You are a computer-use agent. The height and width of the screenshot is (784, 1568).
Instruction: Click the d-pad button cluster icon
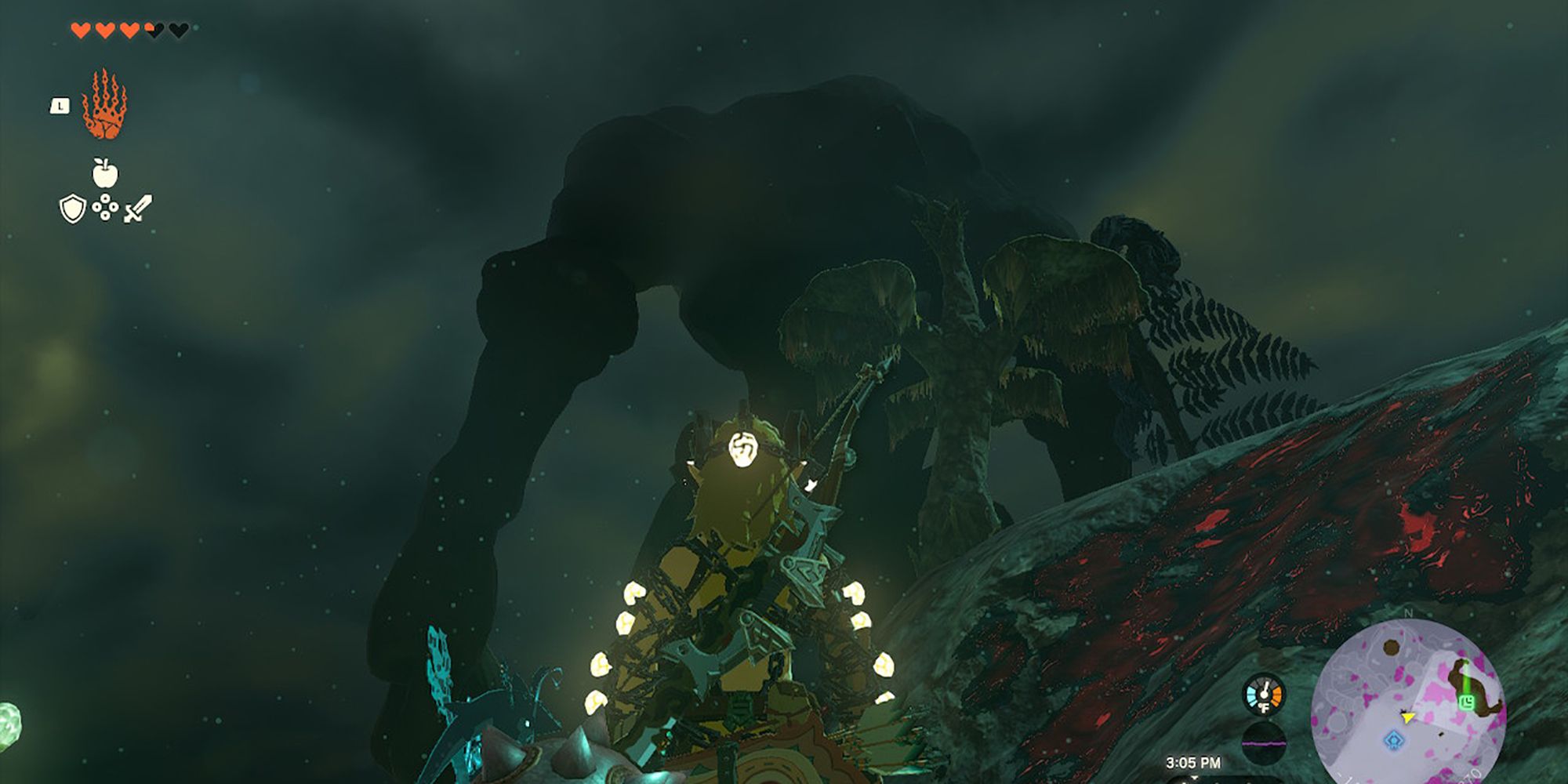click(x=105, y=207)
